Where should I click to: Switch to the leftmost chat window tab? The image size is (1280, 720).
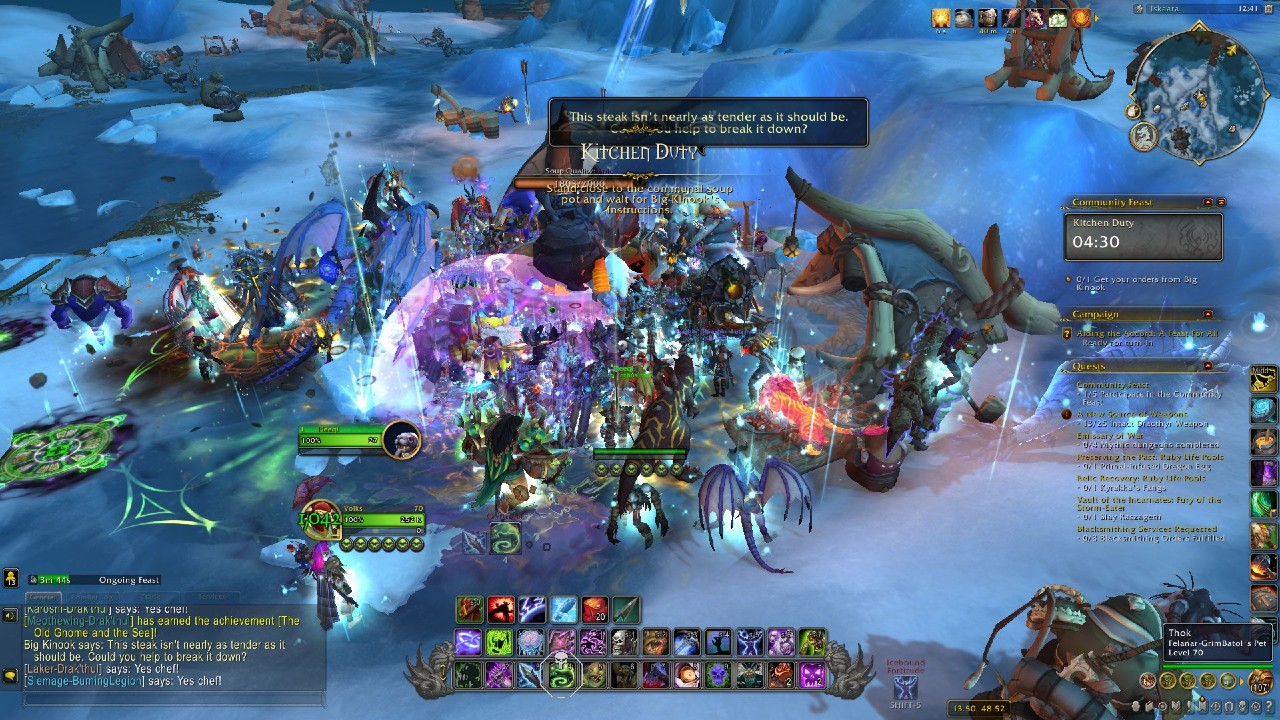pos(43,596)
